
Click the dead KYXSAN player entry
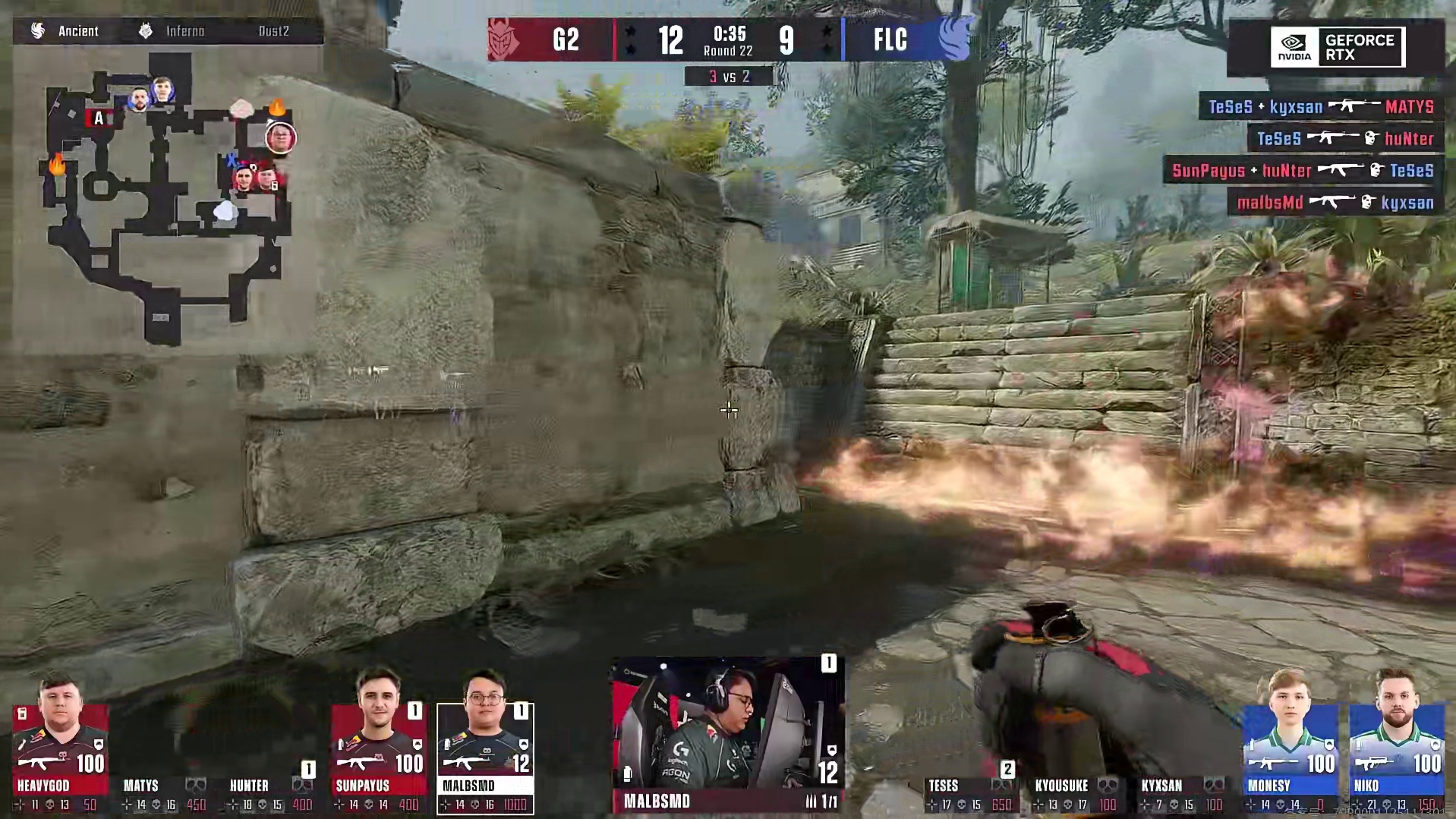tap(1183, 793)
